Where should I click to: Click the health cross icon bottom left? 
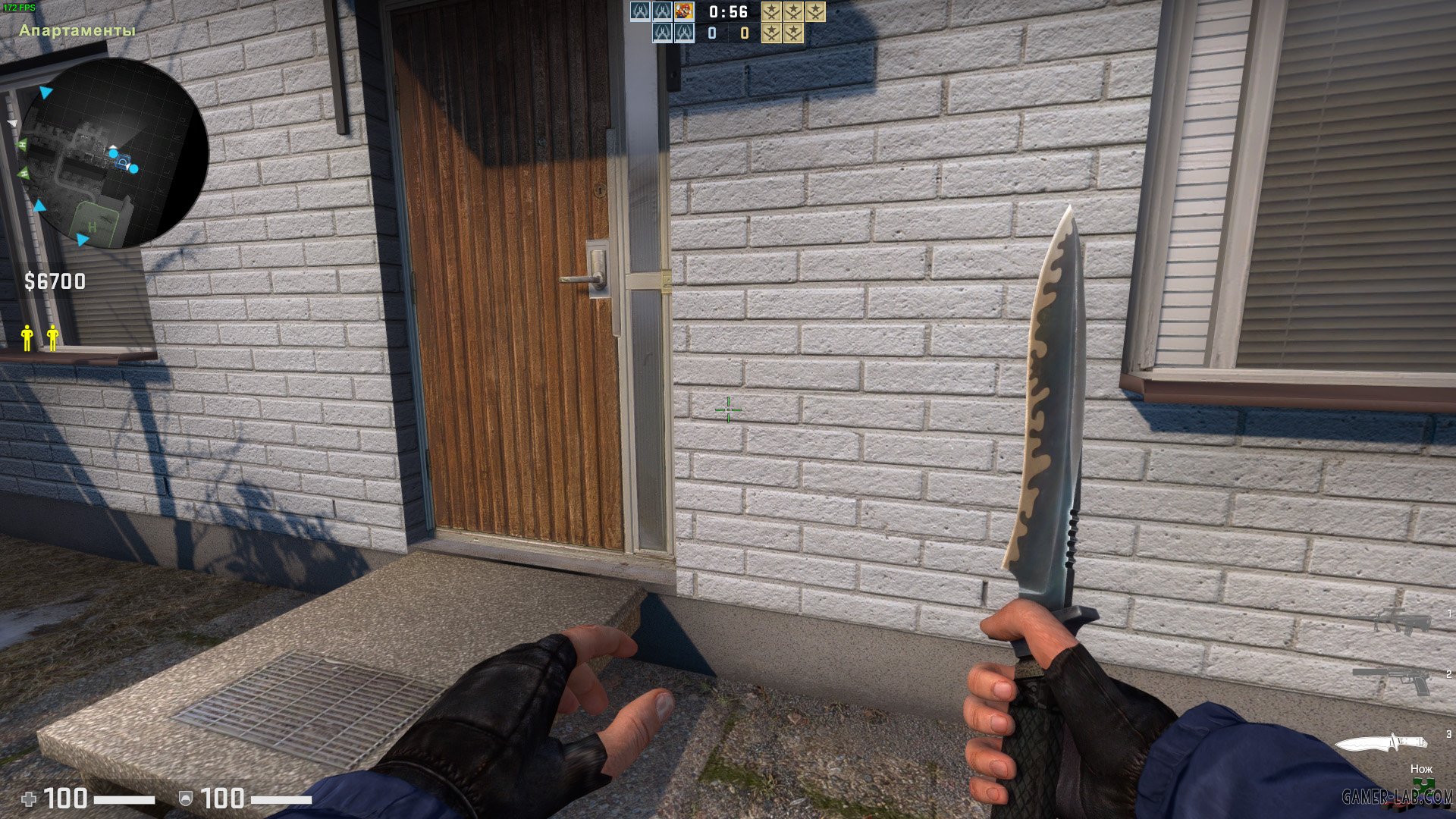pos(27,798)
